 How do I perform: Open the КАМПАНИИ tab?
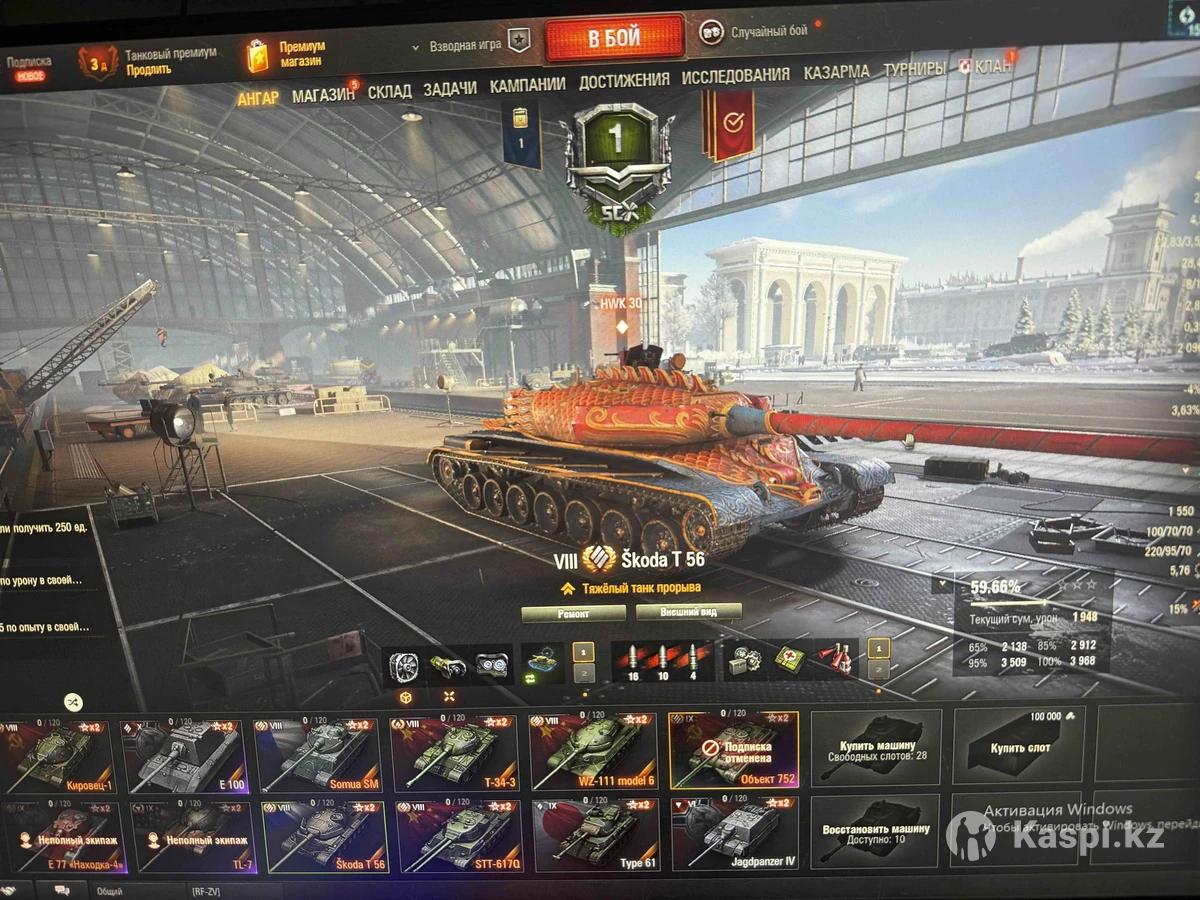[527, 85]
